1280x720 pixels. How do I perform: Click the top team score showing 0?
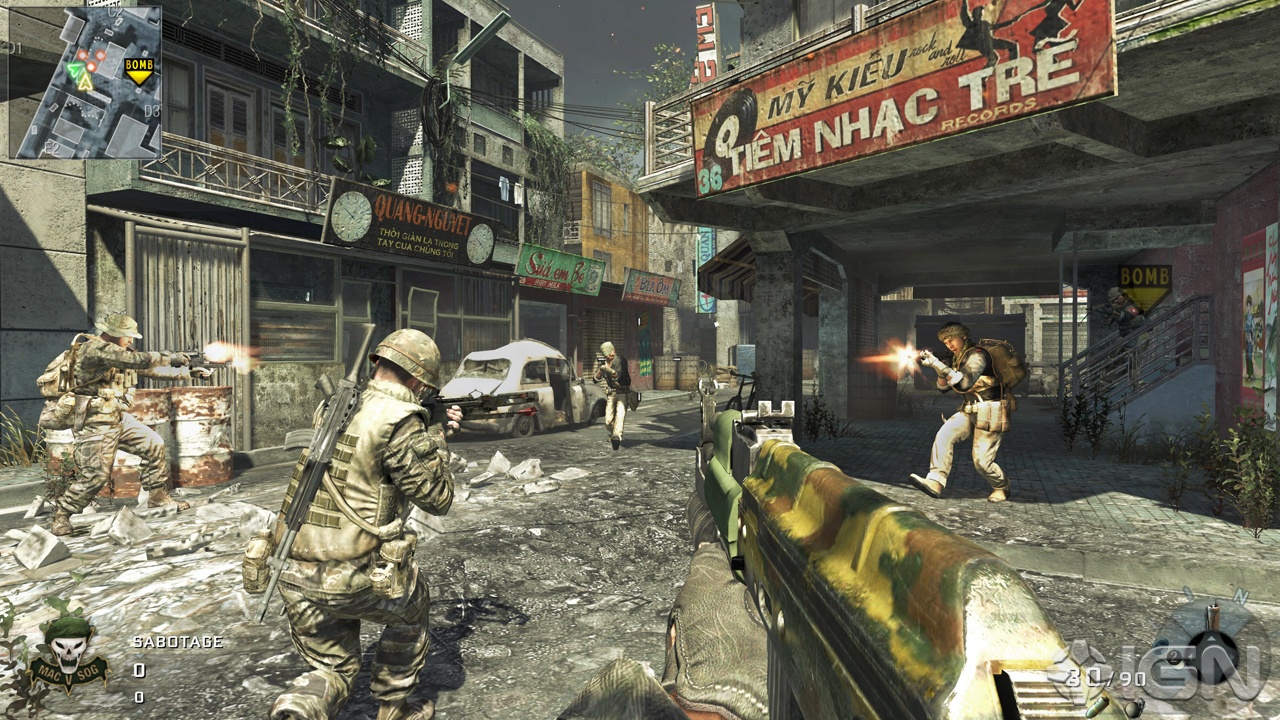click(x=139, y=669)
